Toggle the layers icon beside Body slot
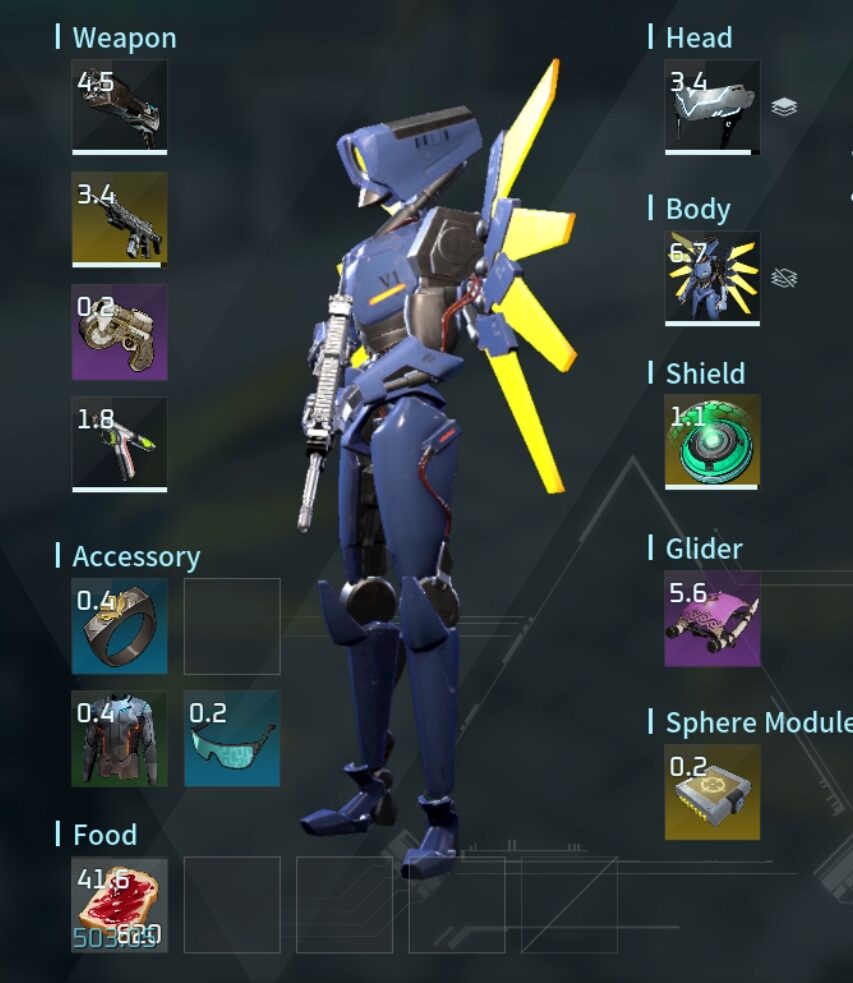Viewport: 853px width, 983px height. click(785, 278)
